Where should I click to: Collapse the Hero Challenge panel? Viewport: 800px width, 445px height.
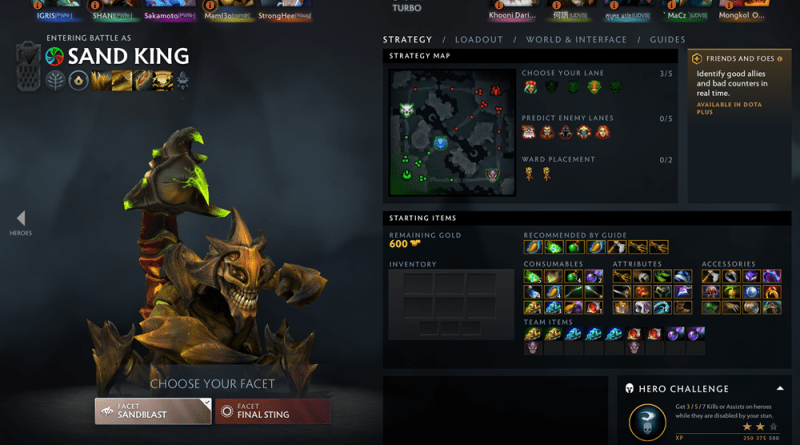[x=779, y=388]
